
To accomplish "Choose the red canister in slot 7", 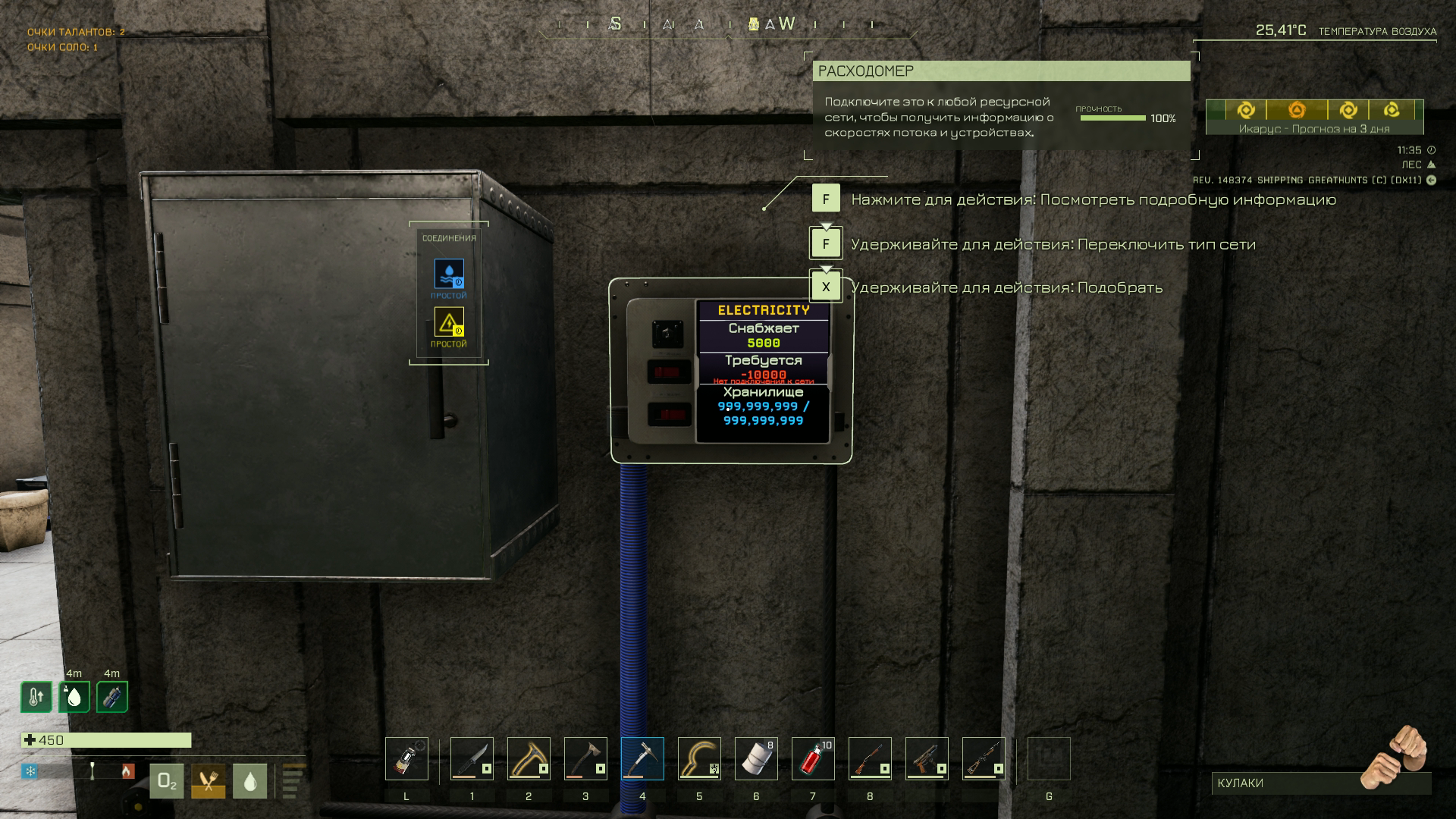I will (813, 758).
